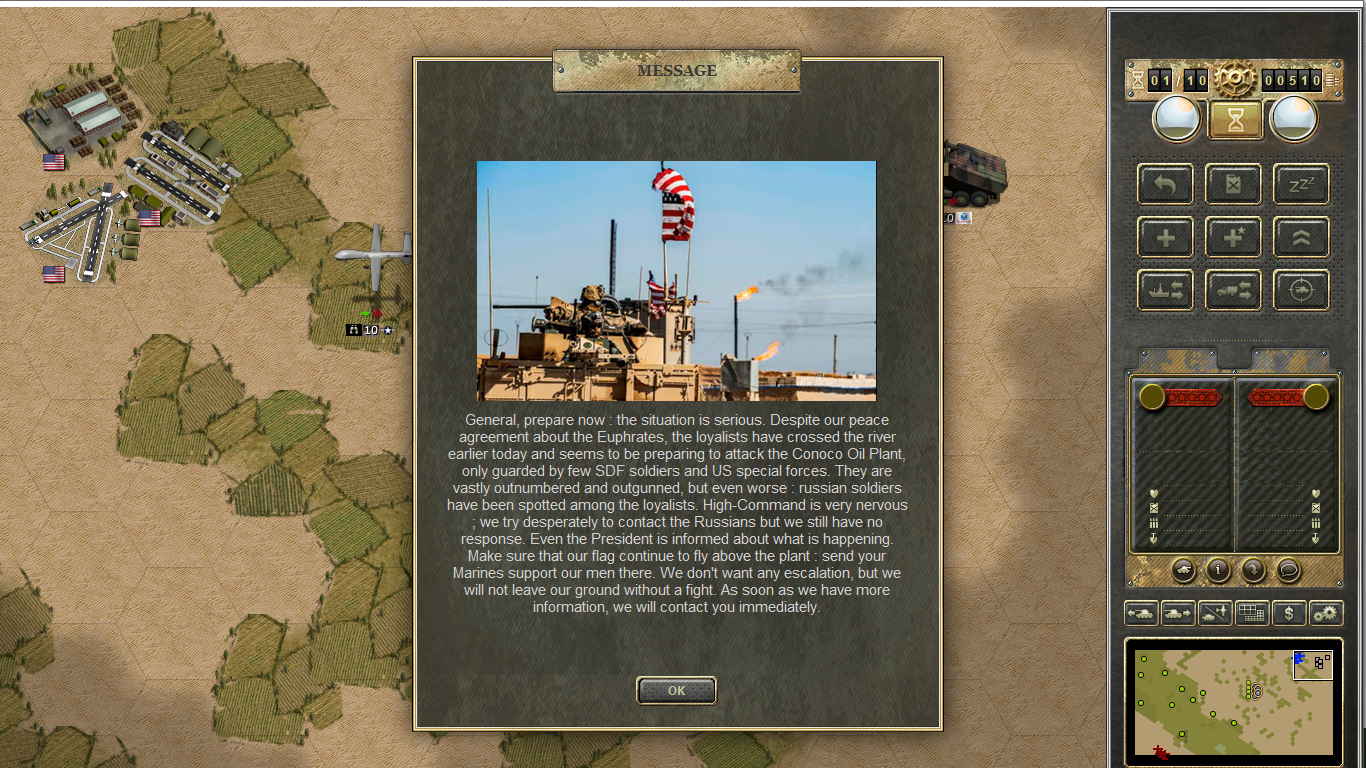Choose the plus-with-star elite reinforce button

point(1233,237)
